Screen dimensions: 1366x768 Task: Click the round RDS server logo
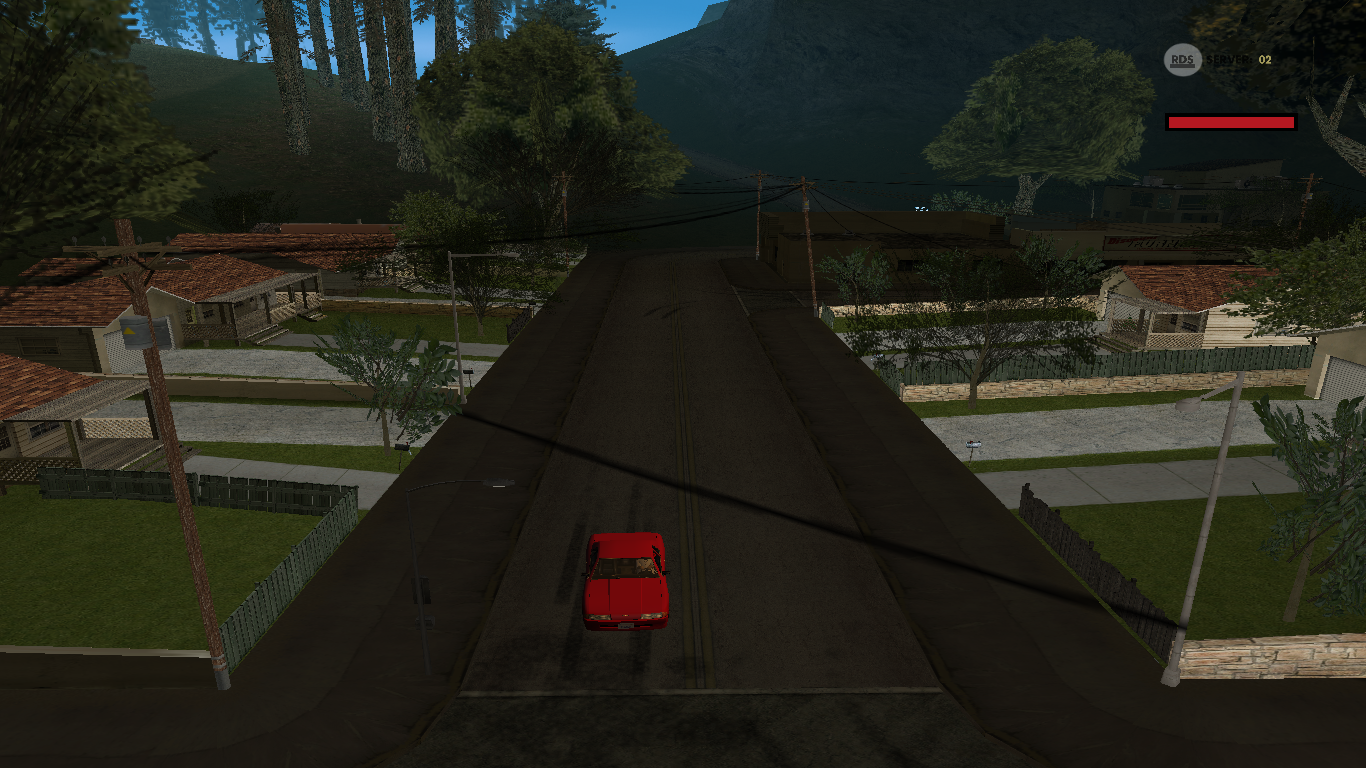tap(1182, 60)
